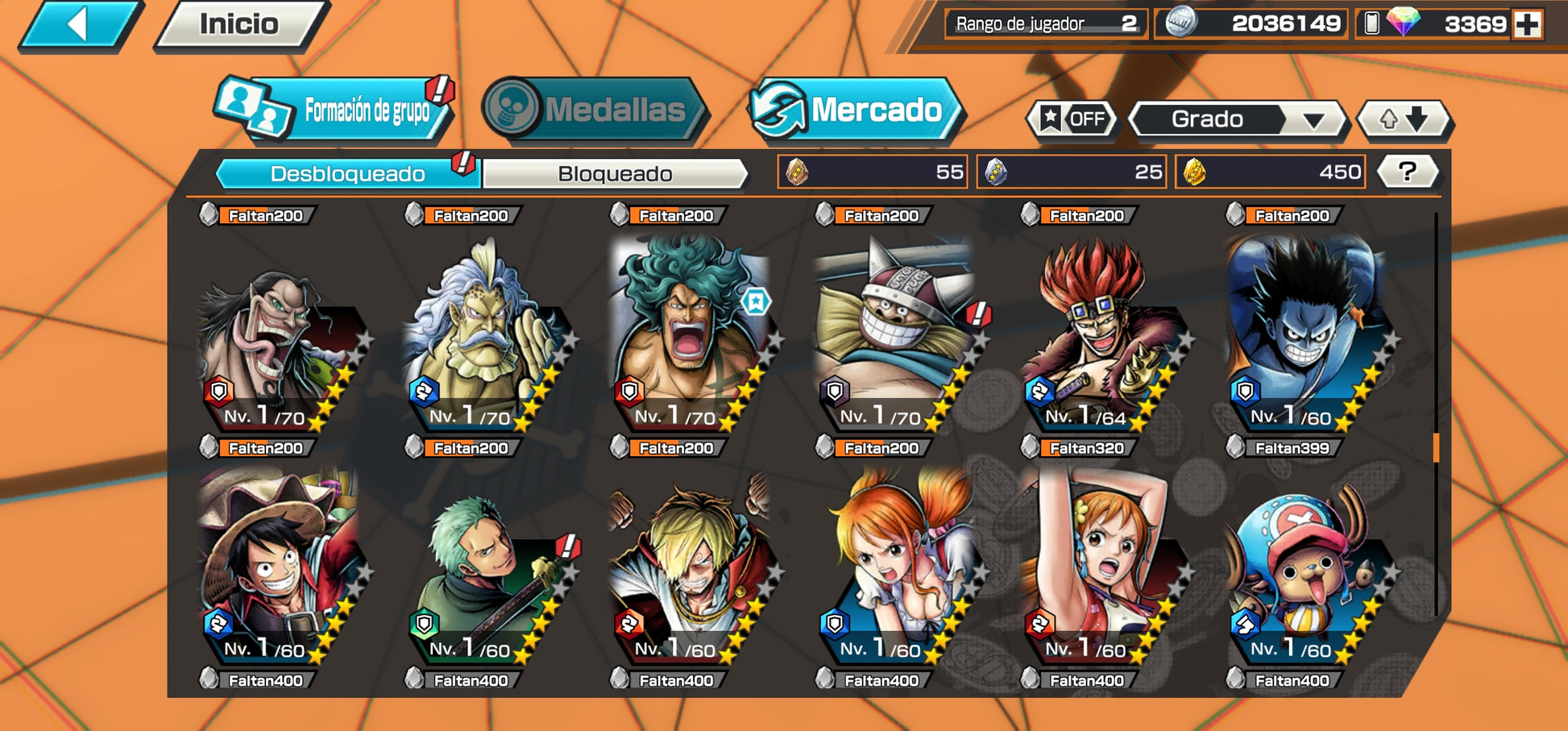Reverse sort order with arrows button
Screen dimensions: 1568x731
(1404, 119)
